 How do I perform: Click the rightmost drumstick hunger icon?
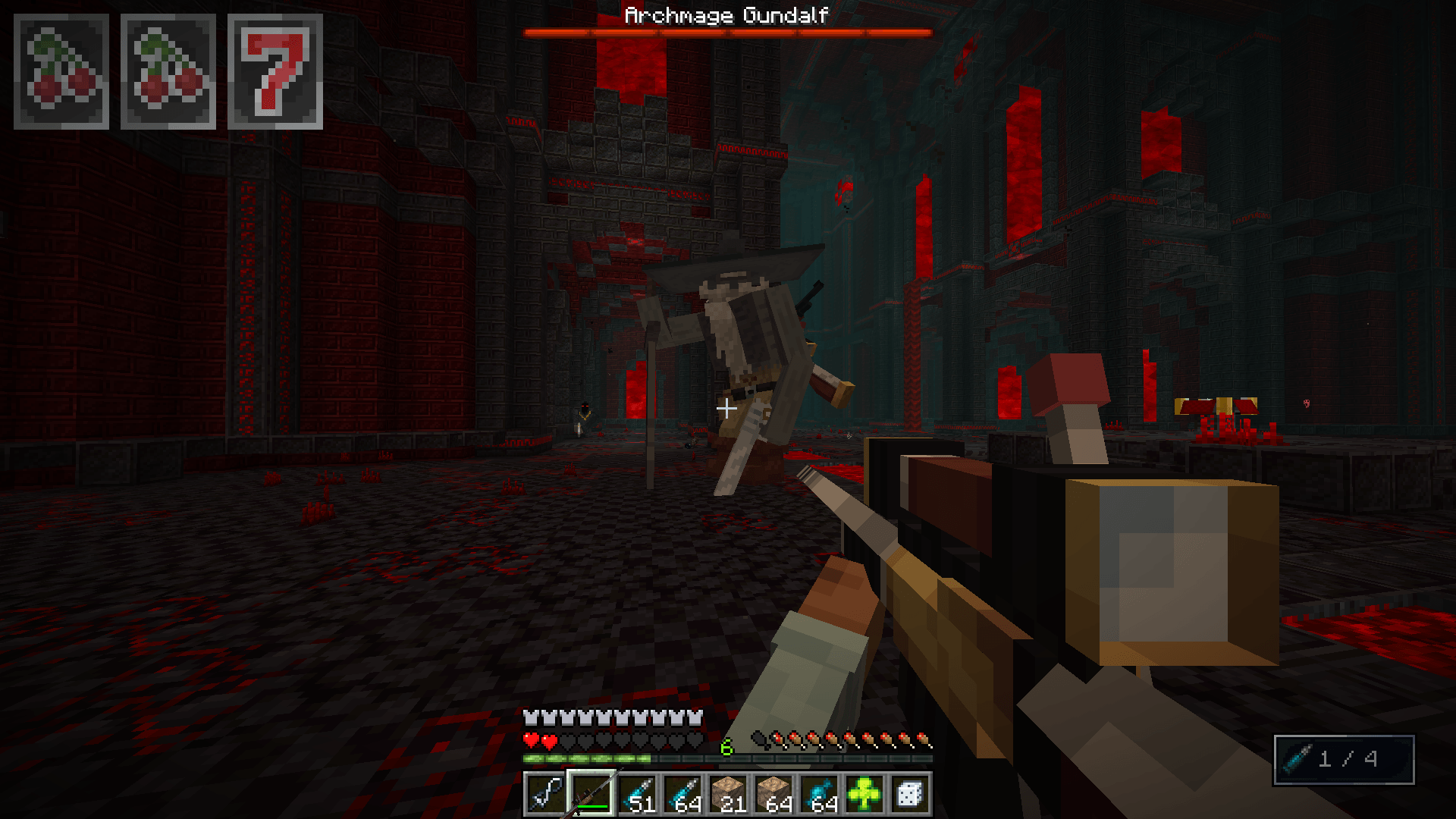(x=924, y=739)
